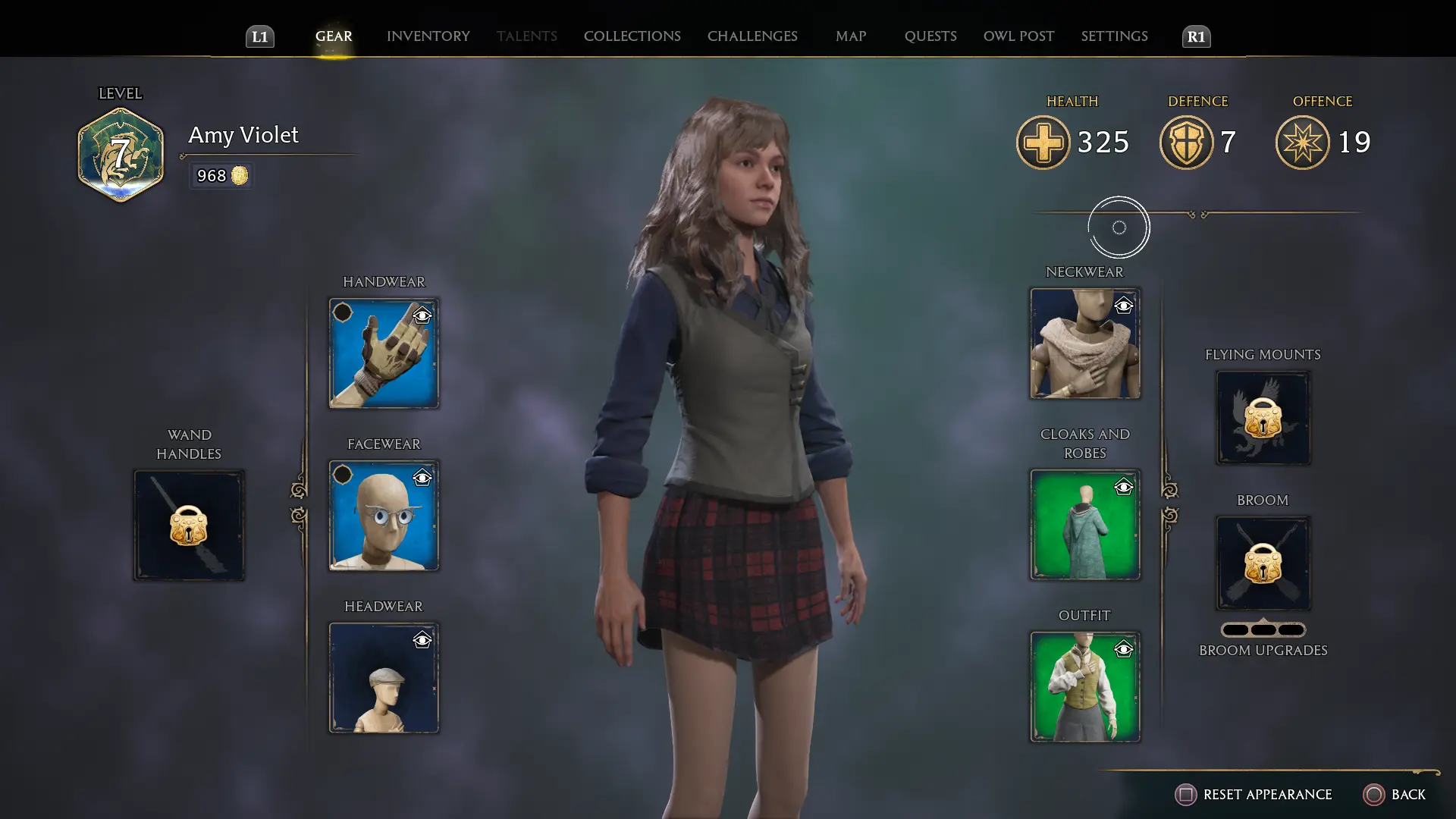Choose the Facewear glasses slot

(x=383, y=516)
